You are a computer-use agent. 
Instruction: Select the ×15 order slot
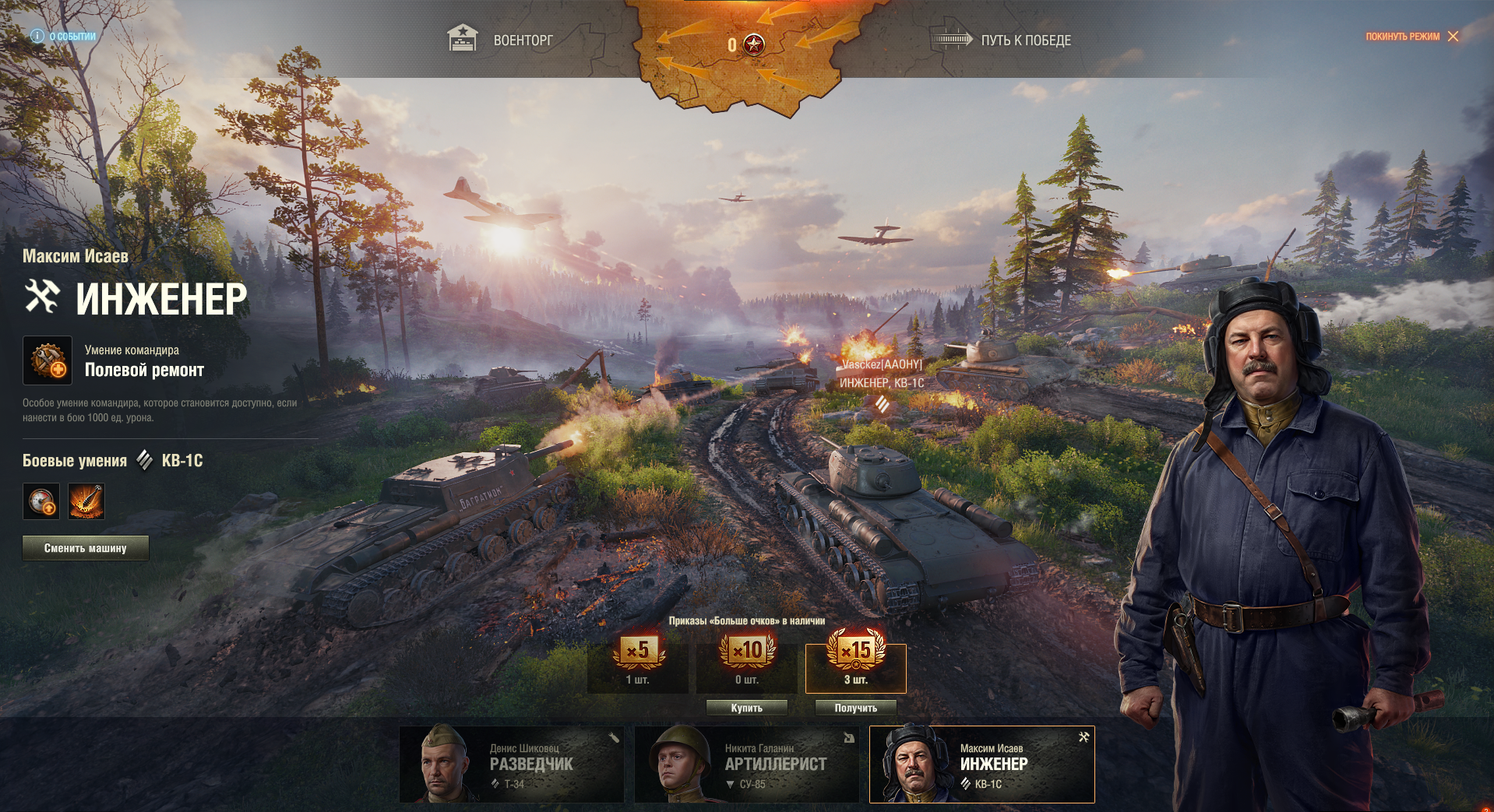click(855, 666)
